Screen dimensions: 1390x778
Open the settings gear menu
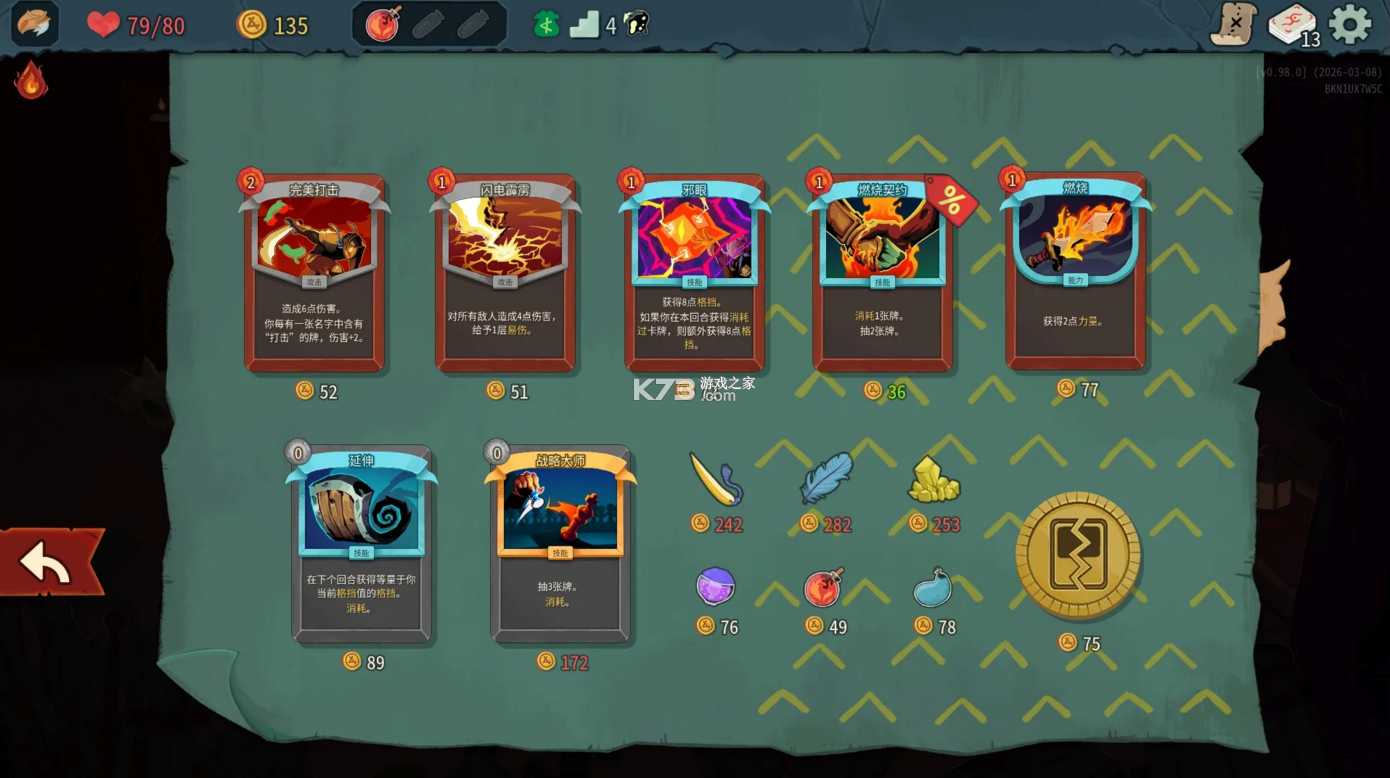tap(1349, 25)
